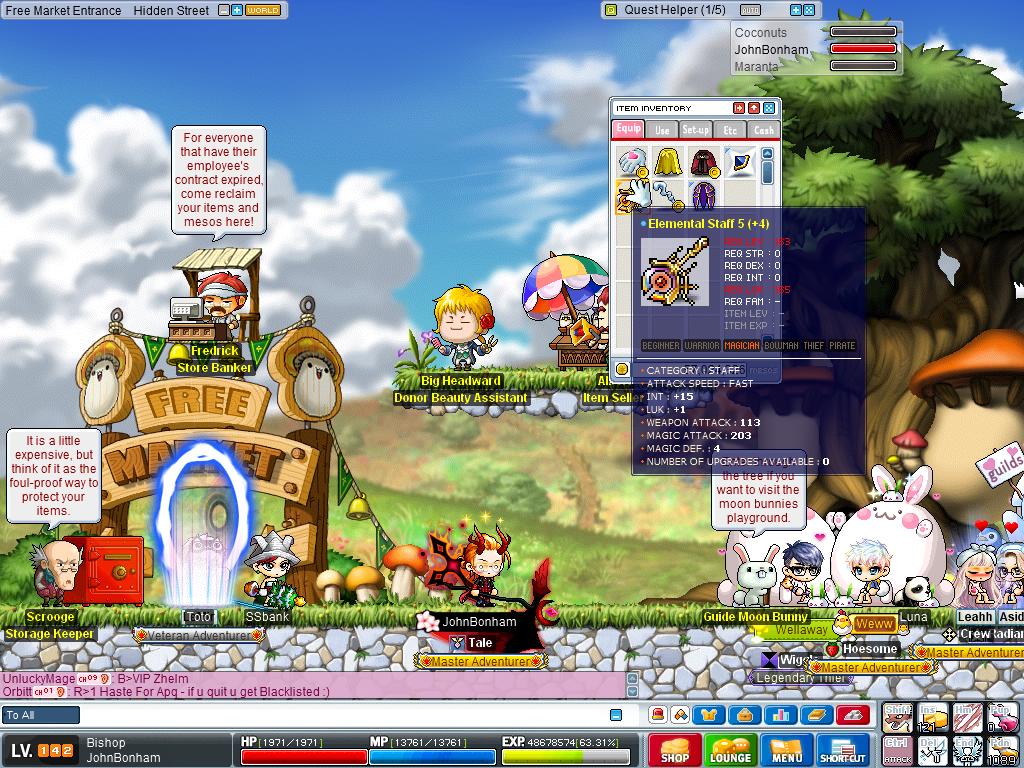Screen dimensions: 1024x768
Task: Switch to the Use inventory tab
Action: (x=662, y=130)
